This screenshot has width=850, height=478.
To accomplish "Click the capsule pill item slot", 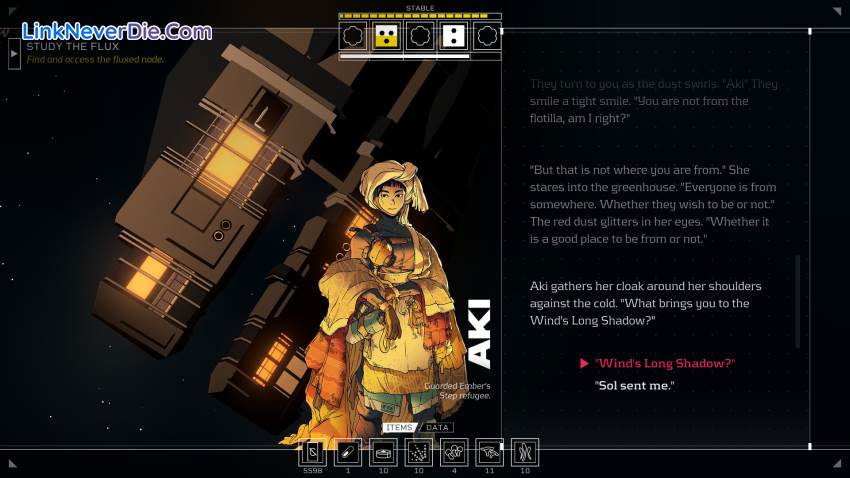I will click(348, 452).
